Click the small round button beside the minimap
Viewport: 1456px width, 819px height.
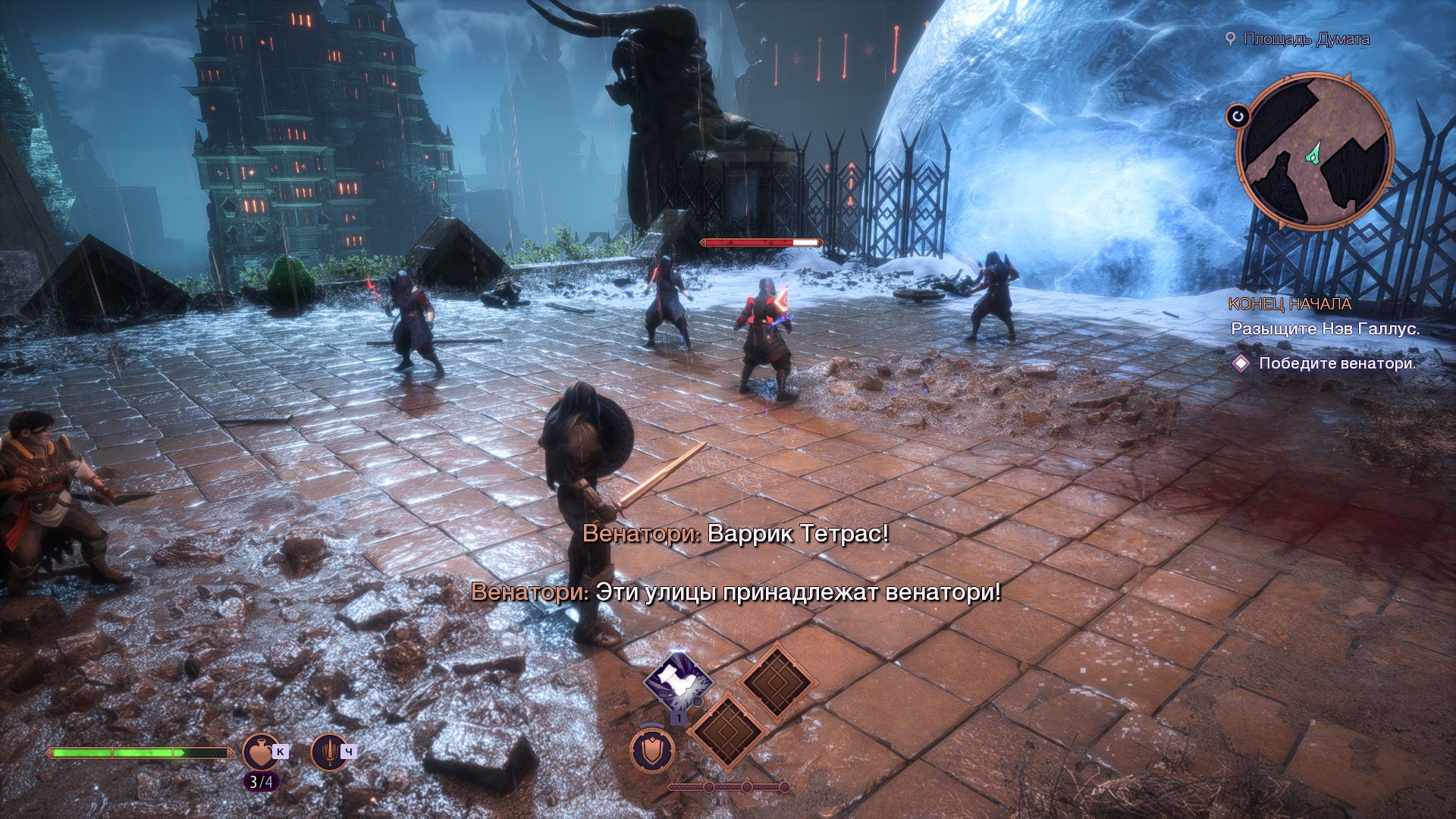click(x=1238, y=116)
